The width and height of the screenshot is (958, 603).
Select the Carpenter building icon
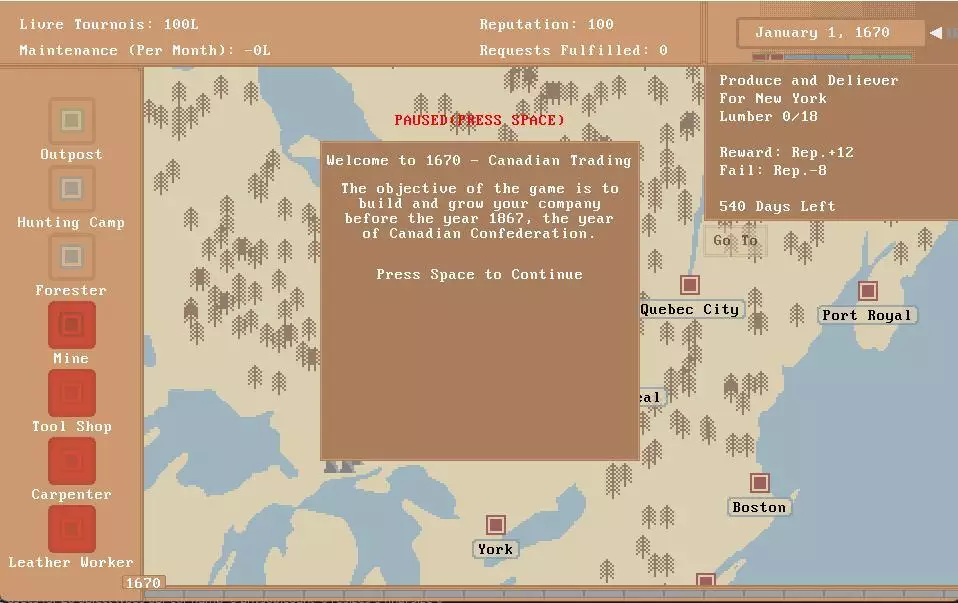[71, 461]
